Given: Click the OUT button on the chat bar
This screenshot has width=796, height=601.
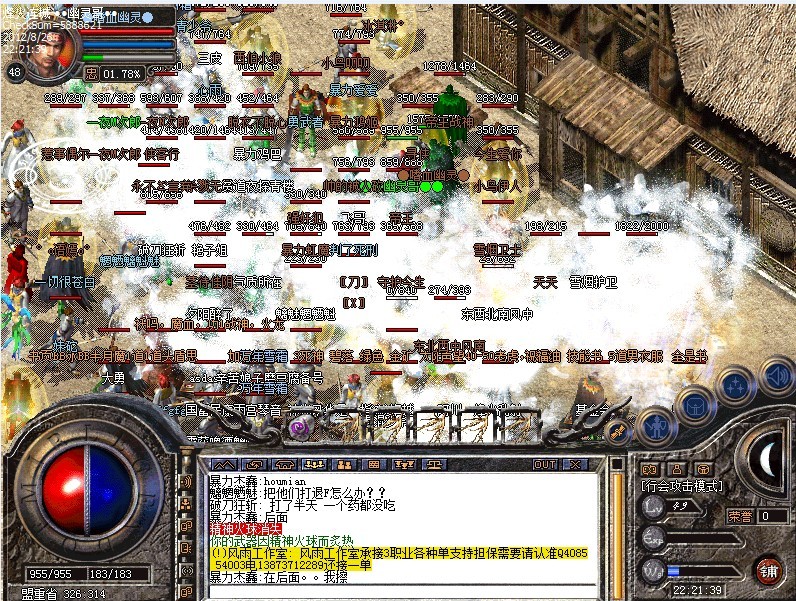Looking at the screenshot, I should (x=544, y=465).
